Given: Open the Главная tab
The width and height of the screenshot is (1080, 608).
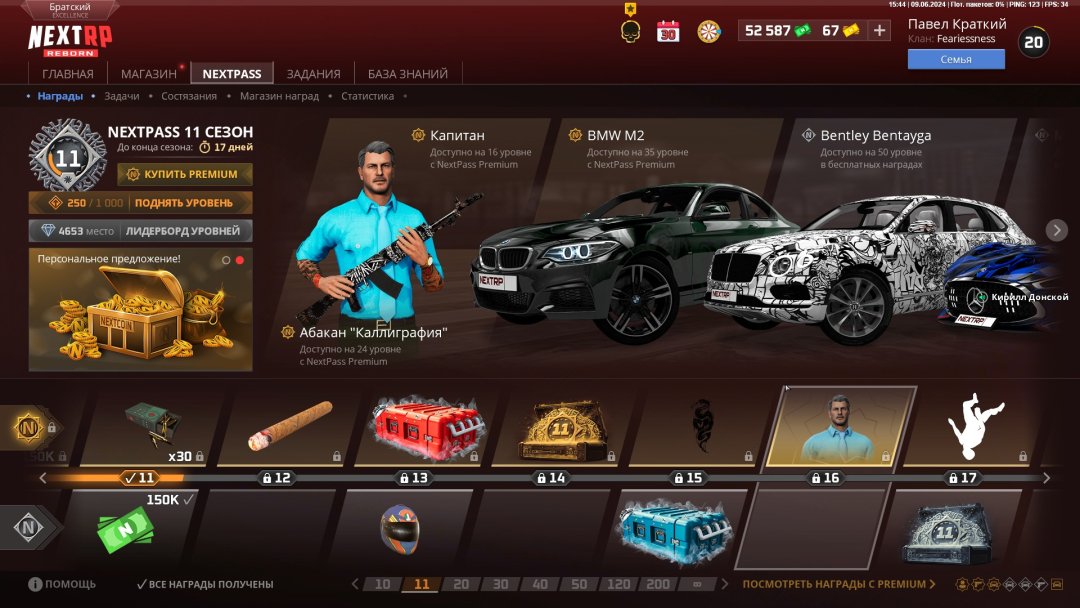Looking at the screenshot, I should coord(68,74).
